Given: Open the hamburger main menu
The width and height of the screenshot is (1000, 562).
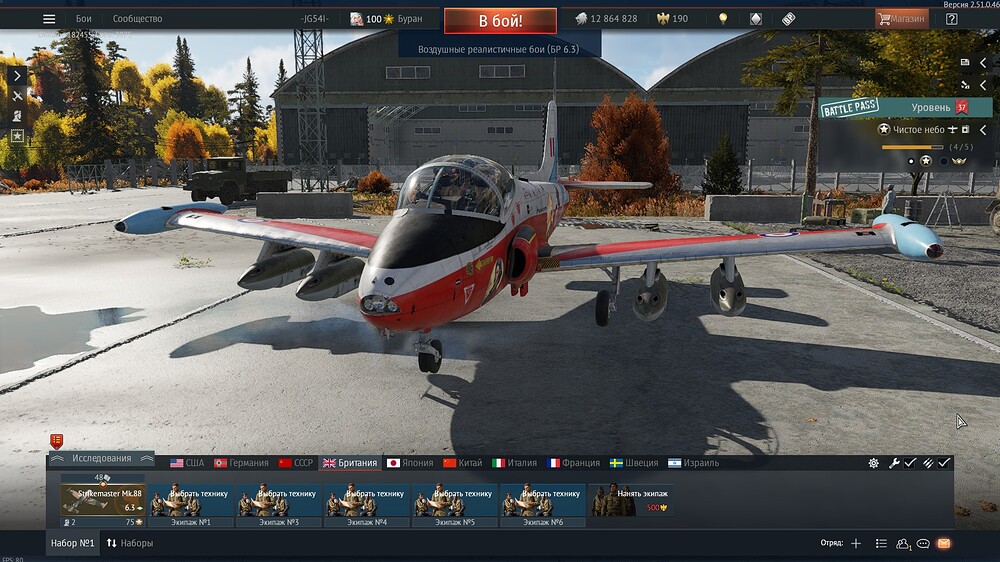Looking at the screenshot, I should 49,19.
